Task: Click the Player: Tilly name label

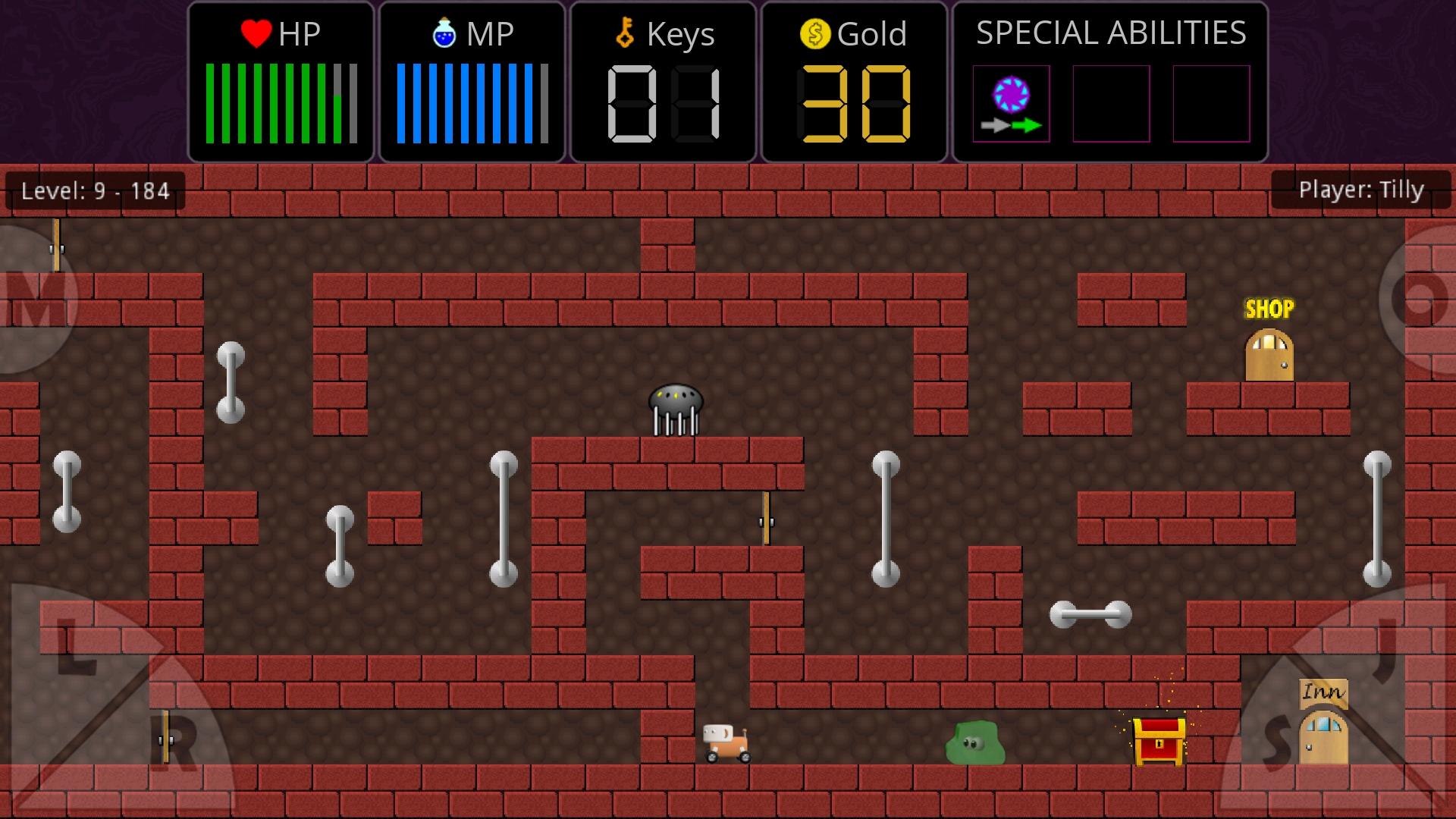Action: (x=1361, y=190)
